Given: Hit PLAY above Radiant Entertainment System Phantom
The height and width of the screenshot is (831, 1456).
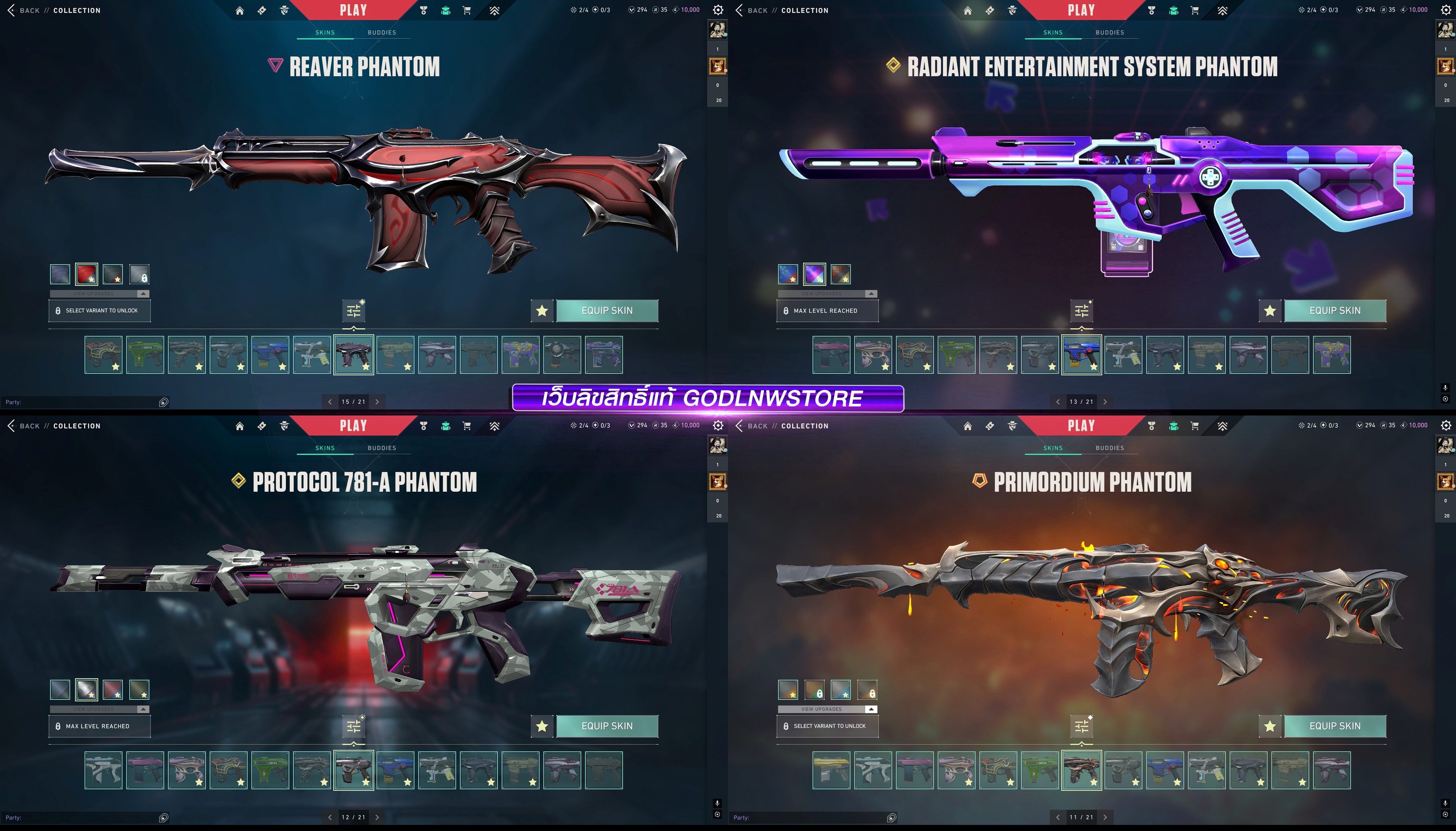Looking at the screenshot, I should pos(1081,10).
